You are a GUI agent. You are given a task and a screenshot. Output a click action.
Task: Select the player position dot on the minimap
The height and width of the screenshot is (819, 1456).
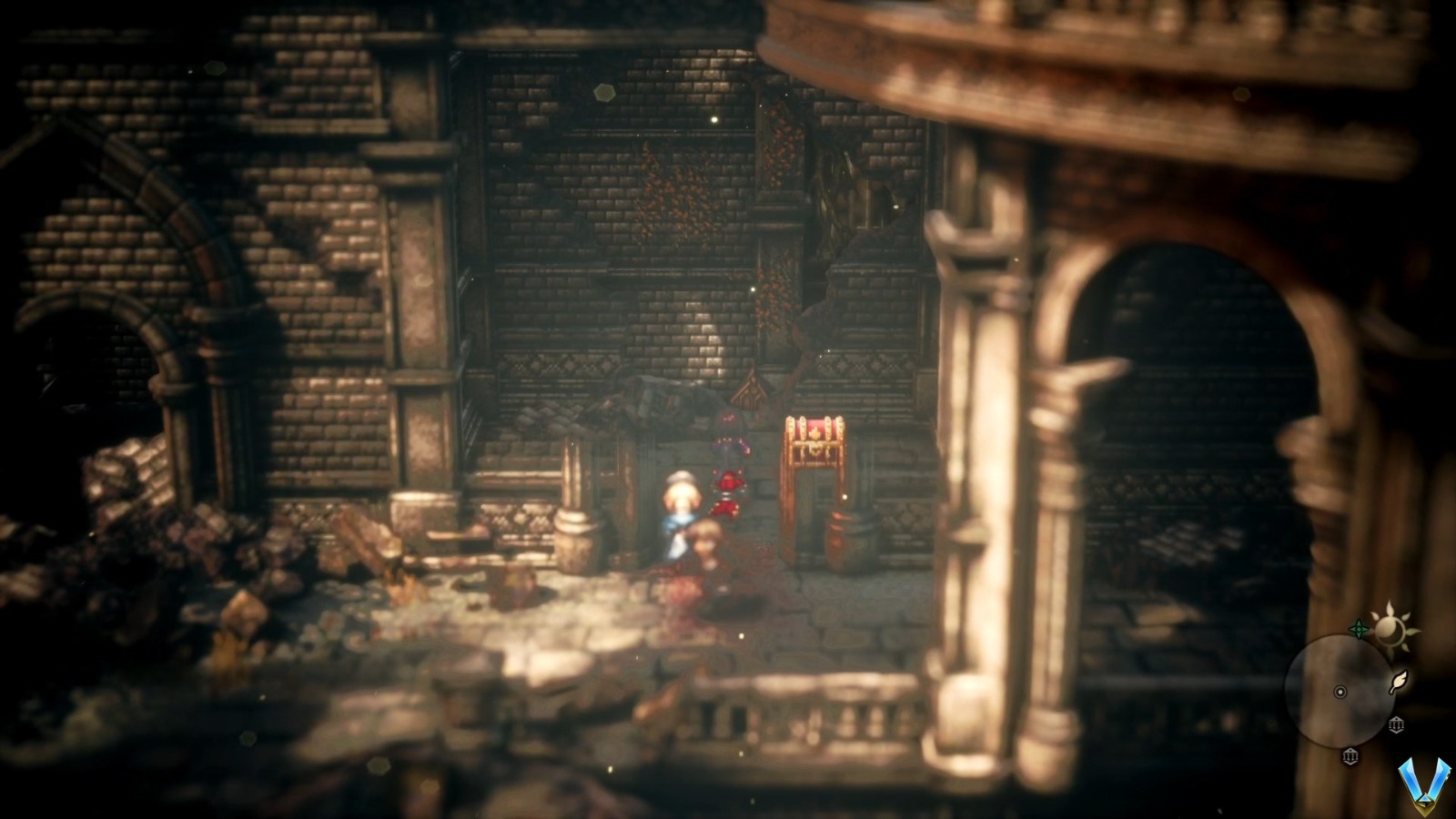(1340, 692)
